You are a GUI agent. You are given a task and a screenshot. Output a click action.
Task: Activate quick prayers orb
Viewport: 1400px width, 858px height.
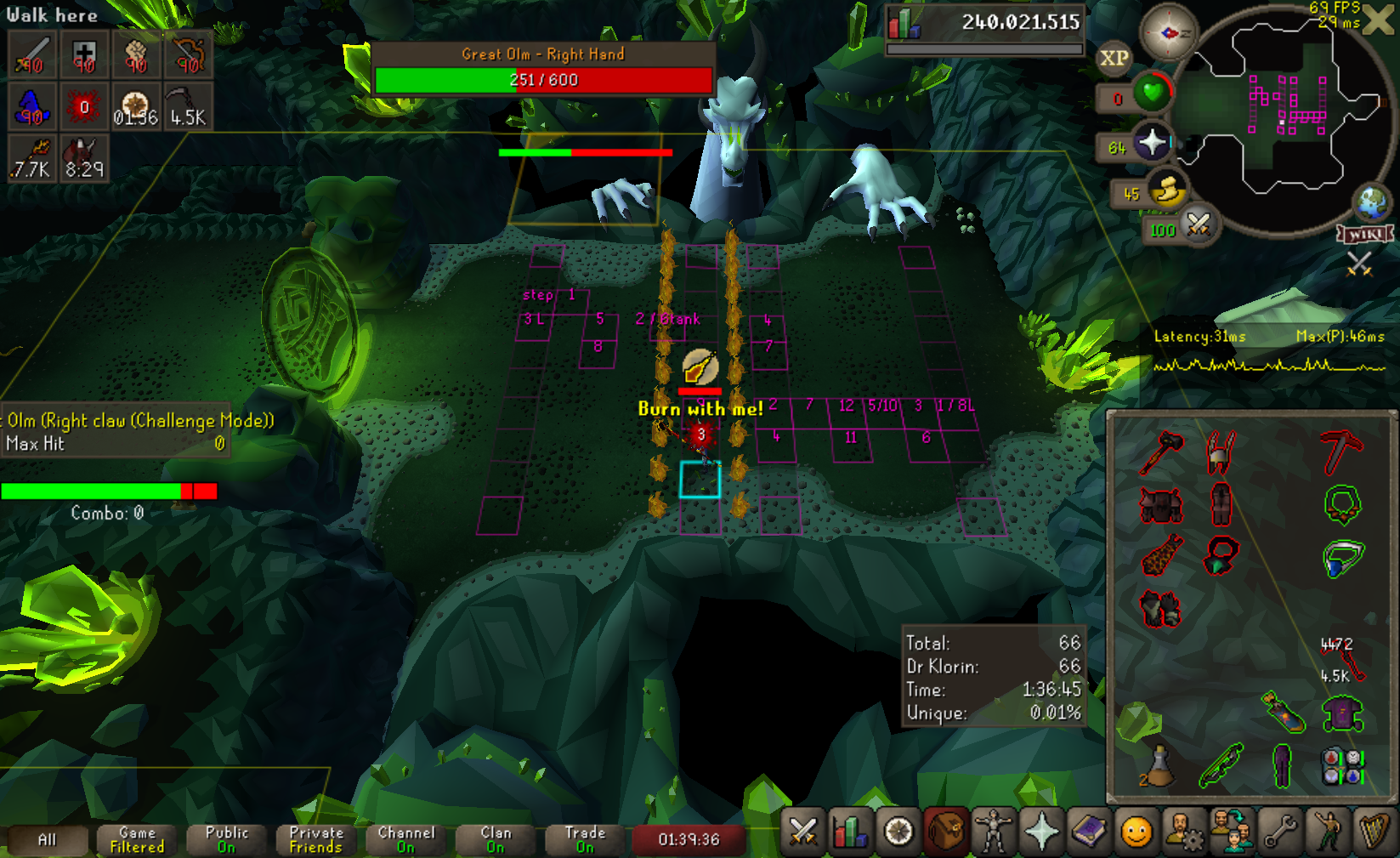click(x=1152, y=143)
